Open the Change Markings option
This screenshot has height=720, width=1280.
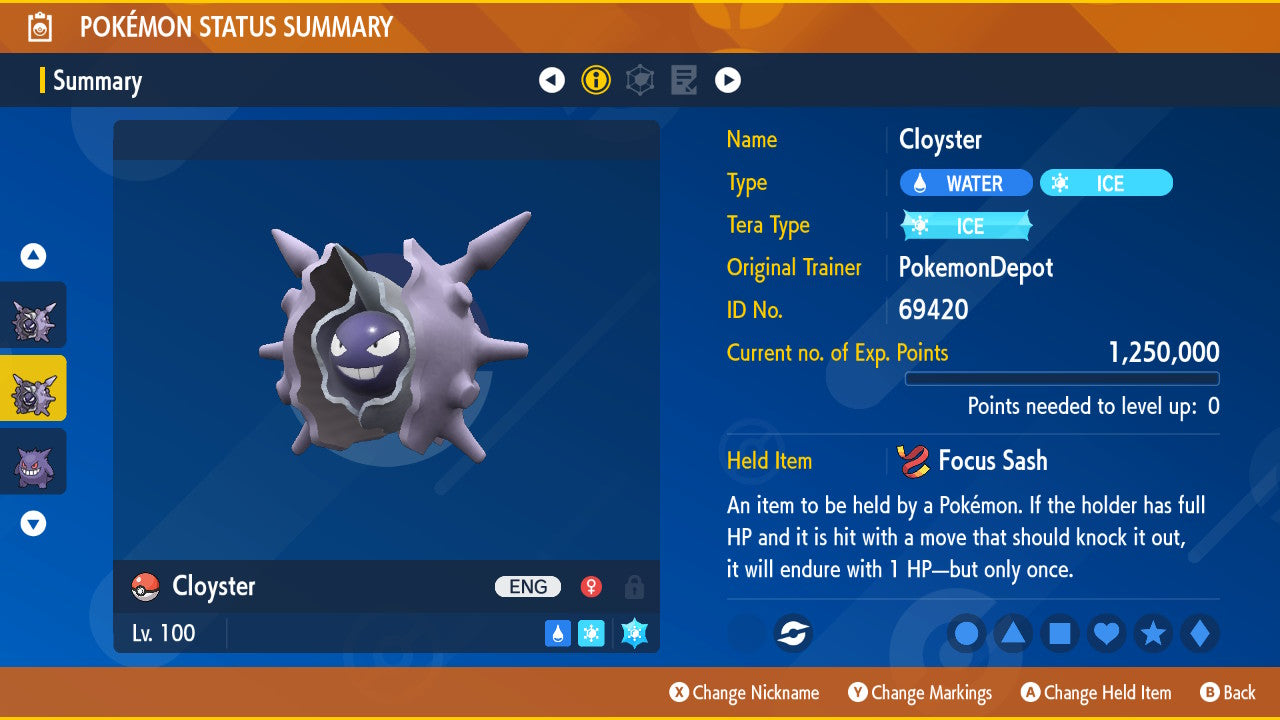point(921,693)
